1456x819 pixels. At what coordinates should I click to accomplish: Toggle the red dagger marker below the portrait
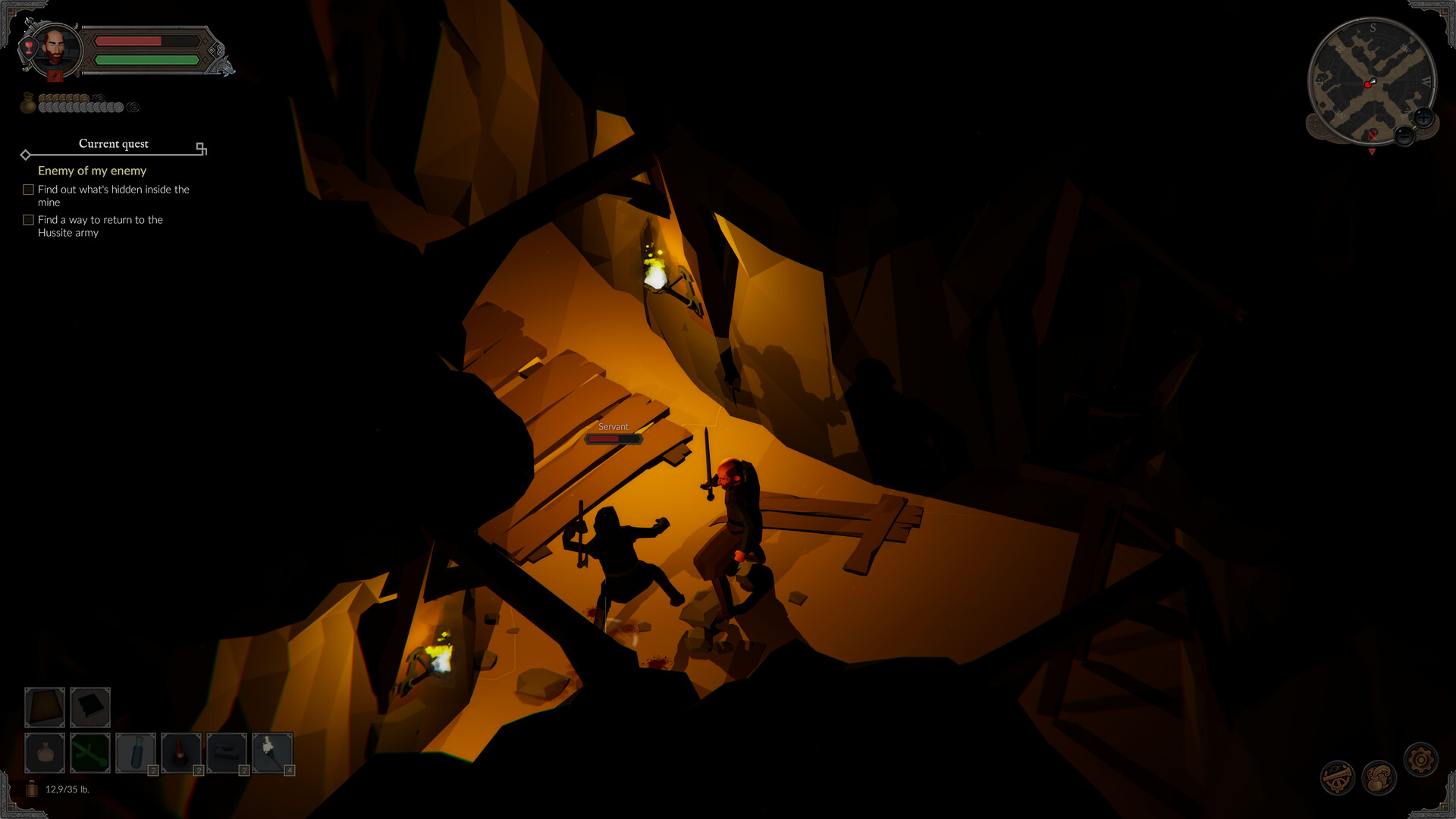[54, 75]
